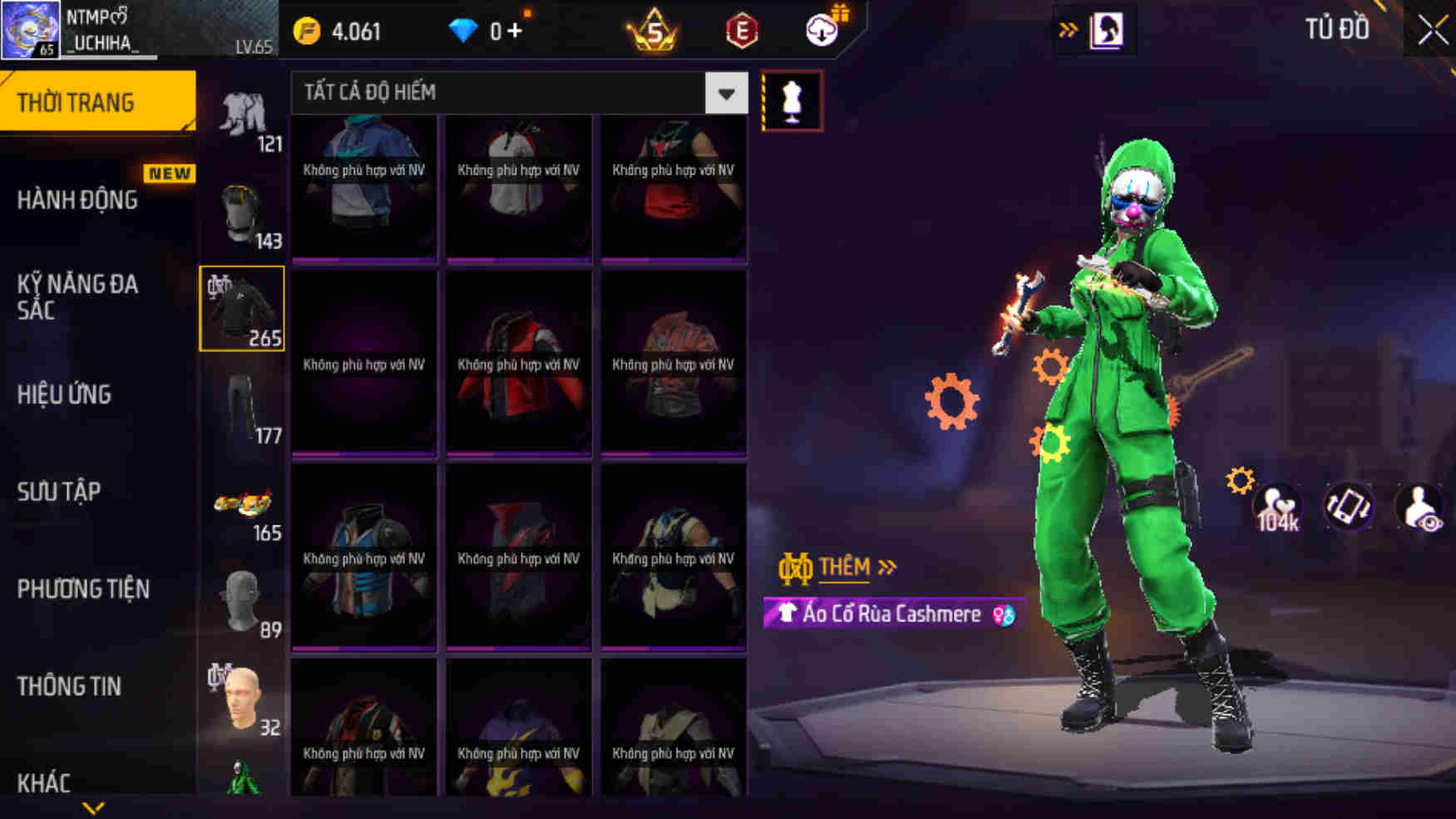Toggle the gender symbol on Áo Cổ Rùa Cashmere
Screen dimensions: 1456x819
point(1001,614)
